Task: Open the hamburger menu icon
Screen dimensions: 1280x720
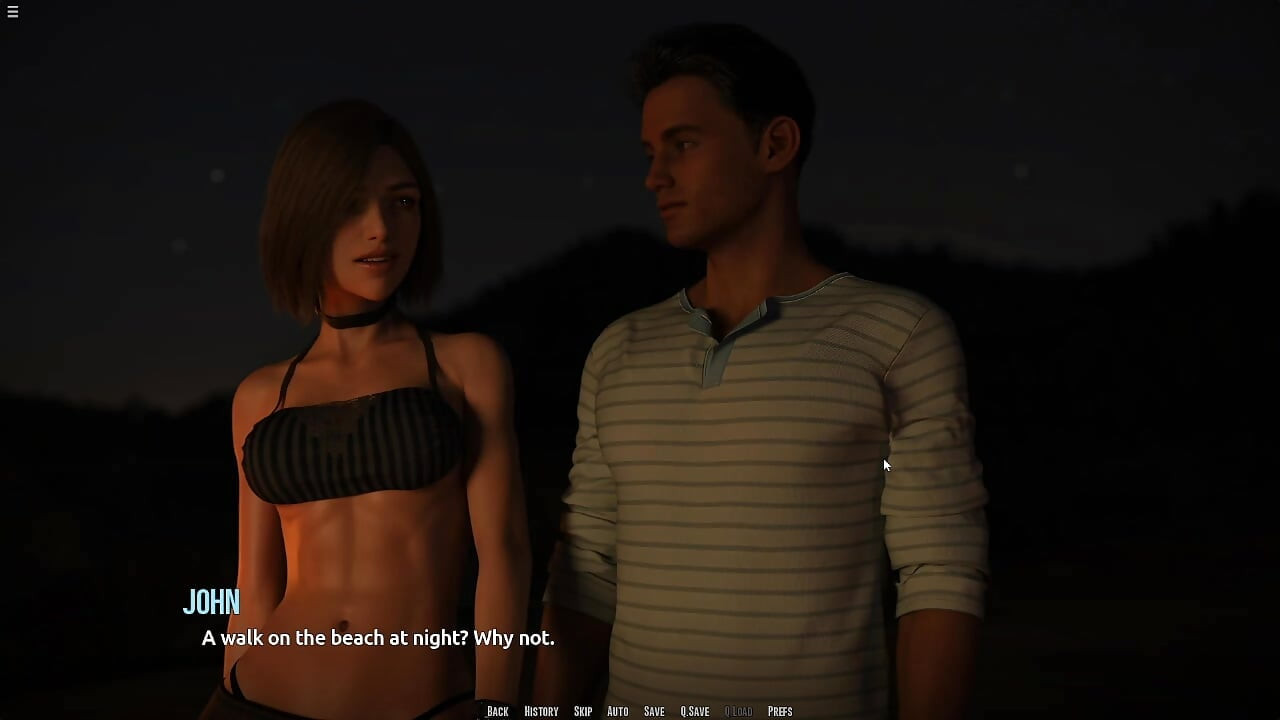Action: click(x=12, y=12)
